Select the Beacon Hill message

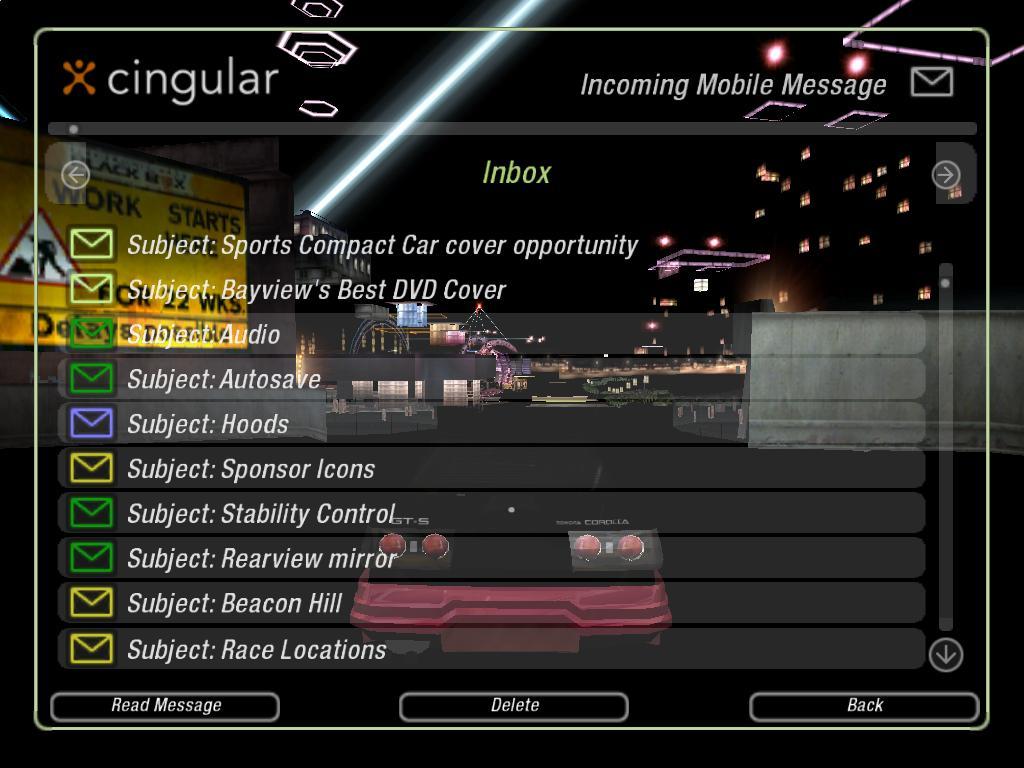(234, 604)
